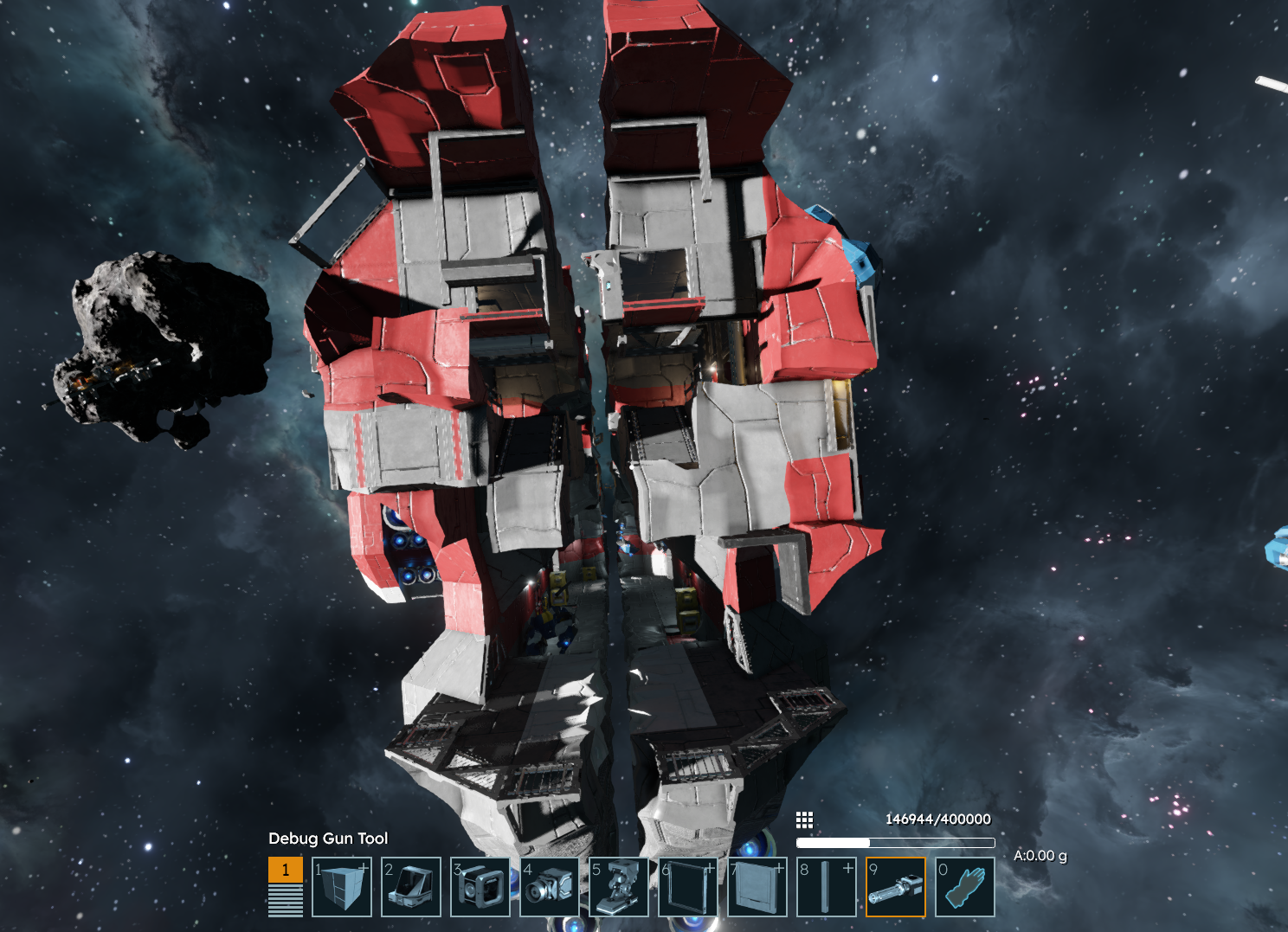
Task: Open the white grid icon above the toolbar
Action: 804,820
